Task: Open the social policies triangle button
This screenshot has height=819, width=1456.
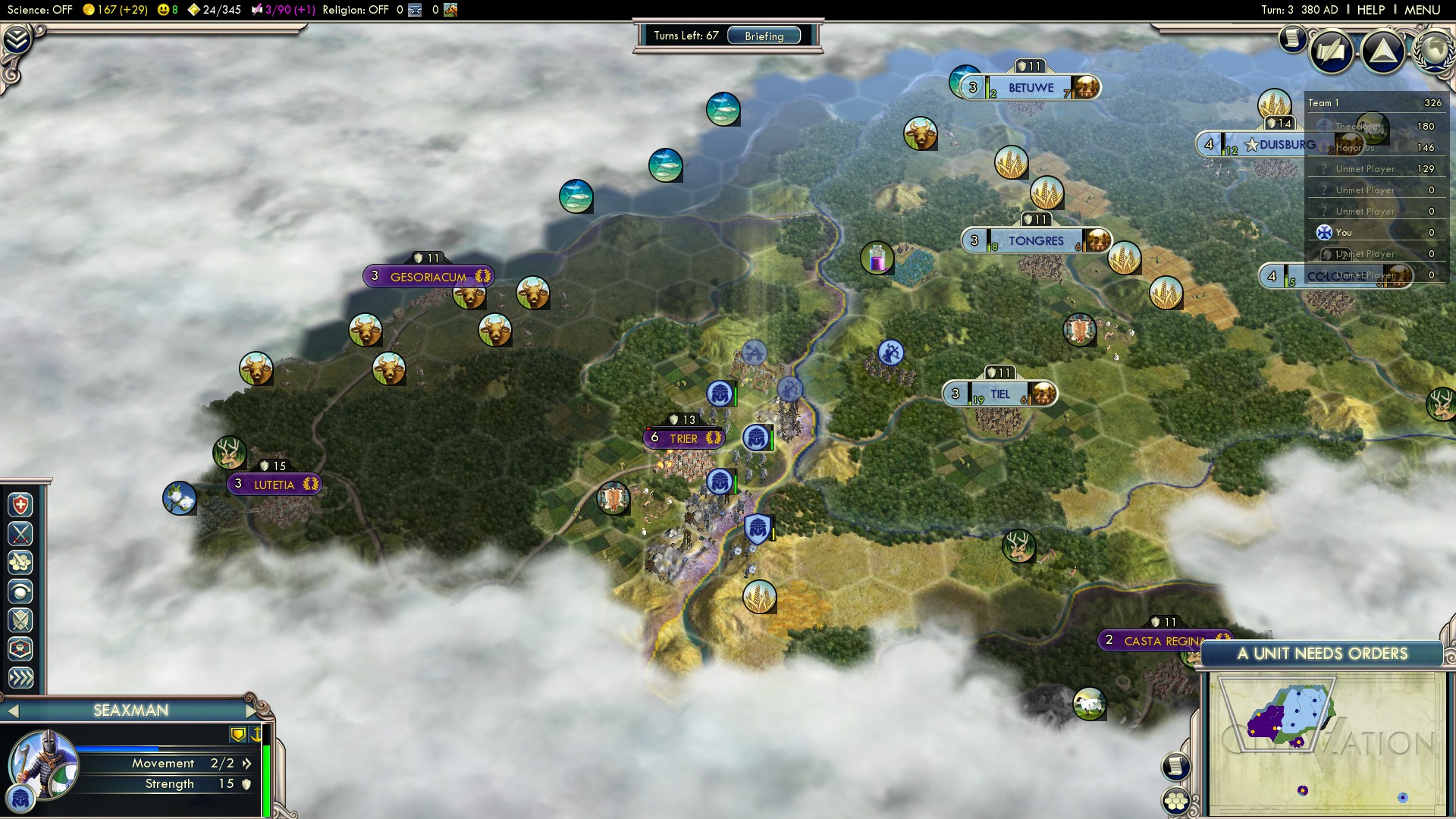Action: [x=1382, y=52]
